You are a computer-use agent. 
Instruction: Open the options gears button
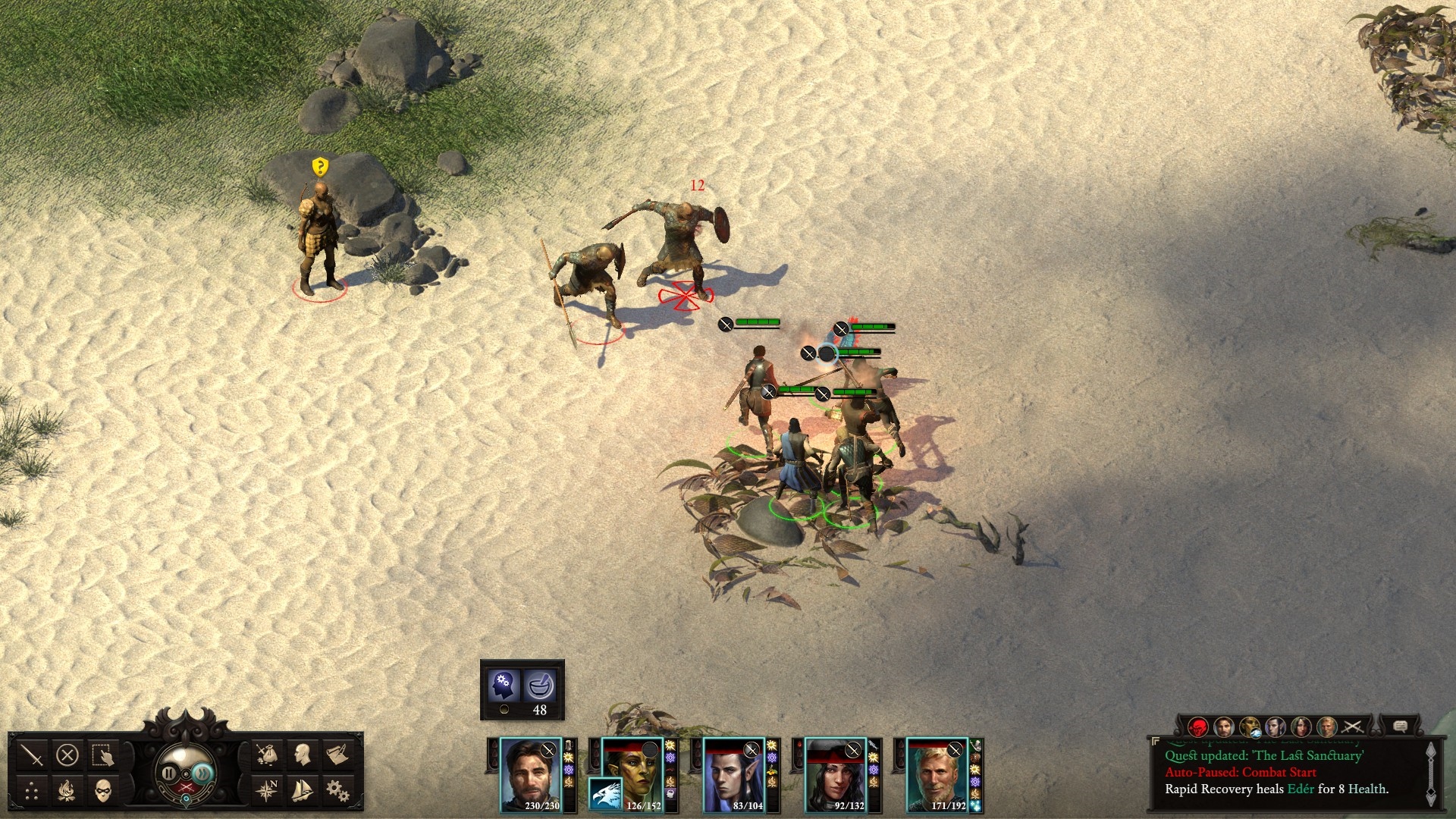point(337,791)
